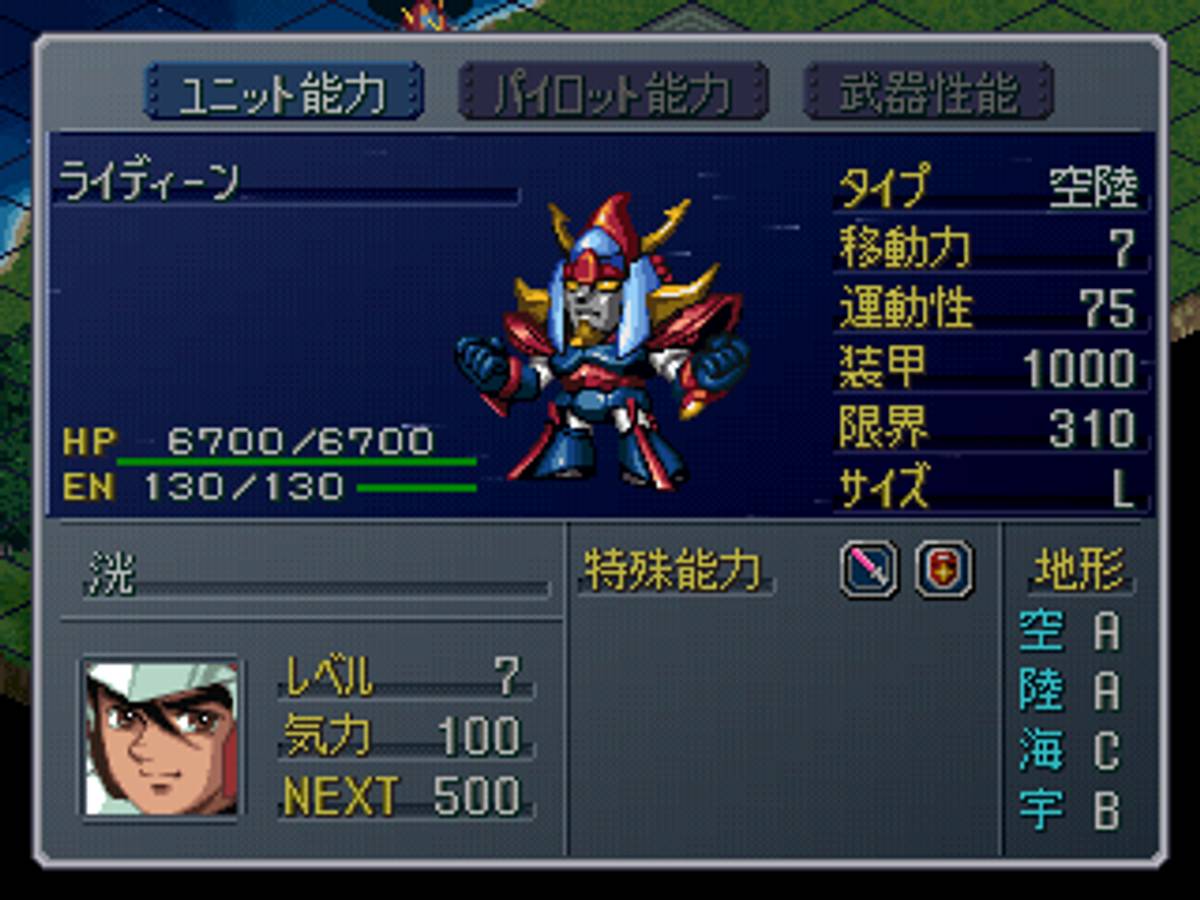Click the pilot face portrait
This screenshot has height=900, width=1200.
pyautogui.click(x=161, y=738)
